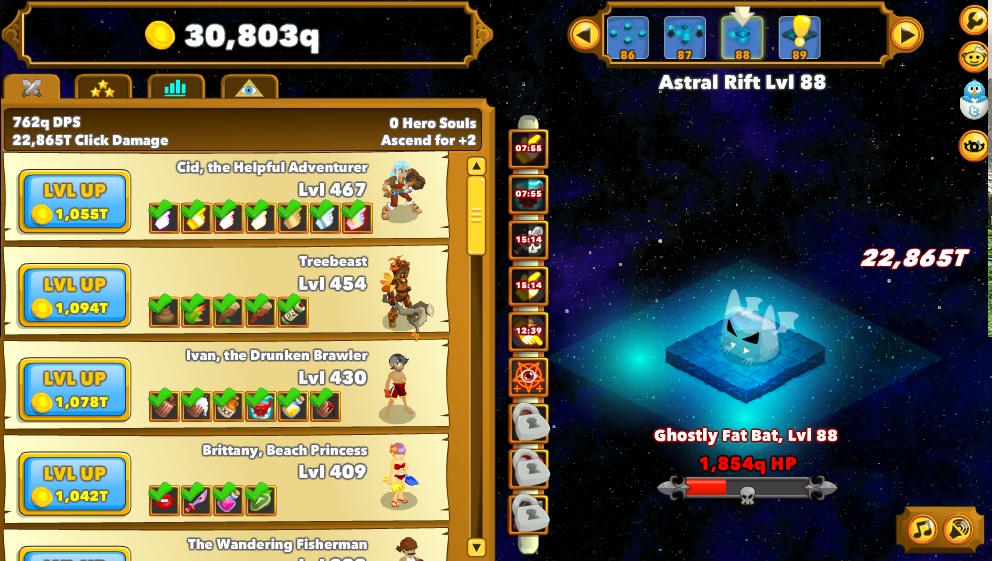Click the hero list scroll-up arrow
The width and height of the screenshot is (992, 561).
tap(476, 166)
